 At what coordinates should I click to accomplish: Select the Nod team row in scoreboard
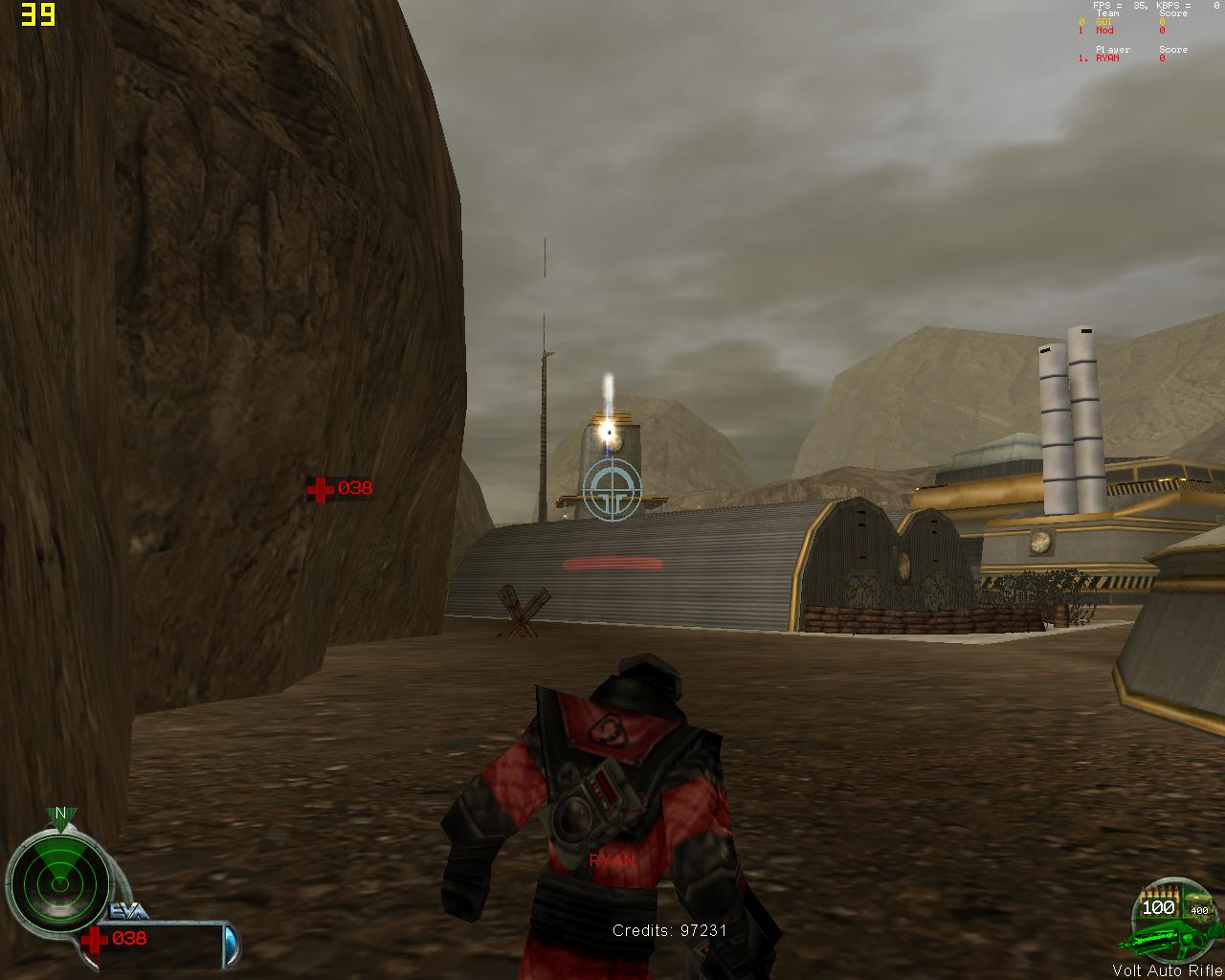(1120, 31)
